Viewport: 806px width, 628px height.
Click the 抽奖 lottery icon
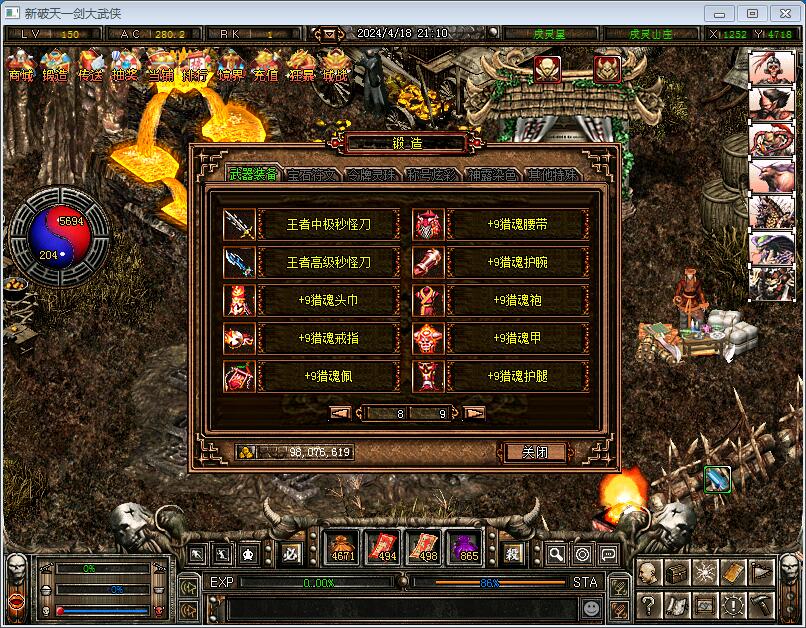coord(125,66)
